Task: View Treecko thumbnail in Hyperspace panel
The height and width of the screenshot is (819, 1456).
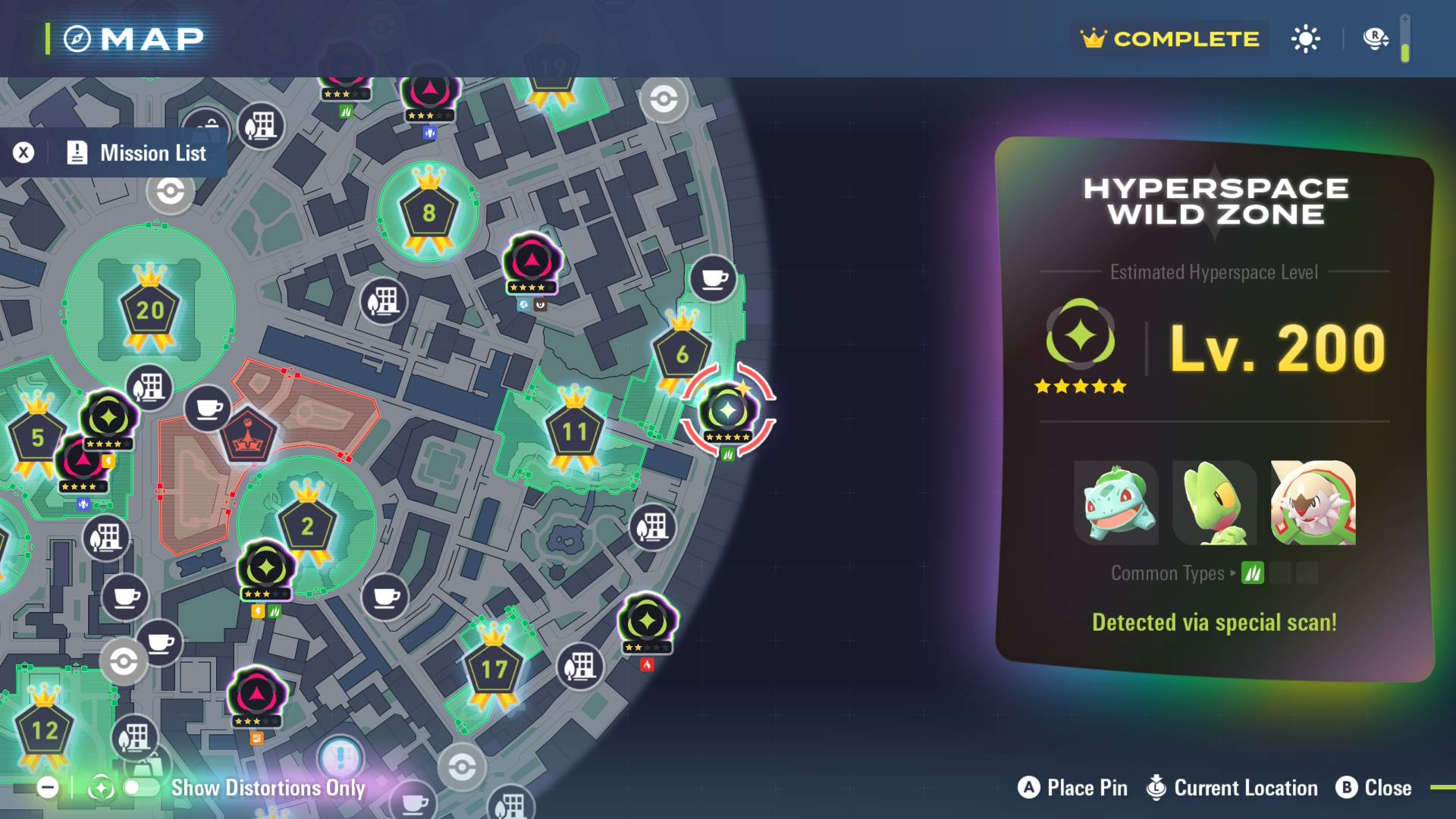Action: tap(1215, 503)
